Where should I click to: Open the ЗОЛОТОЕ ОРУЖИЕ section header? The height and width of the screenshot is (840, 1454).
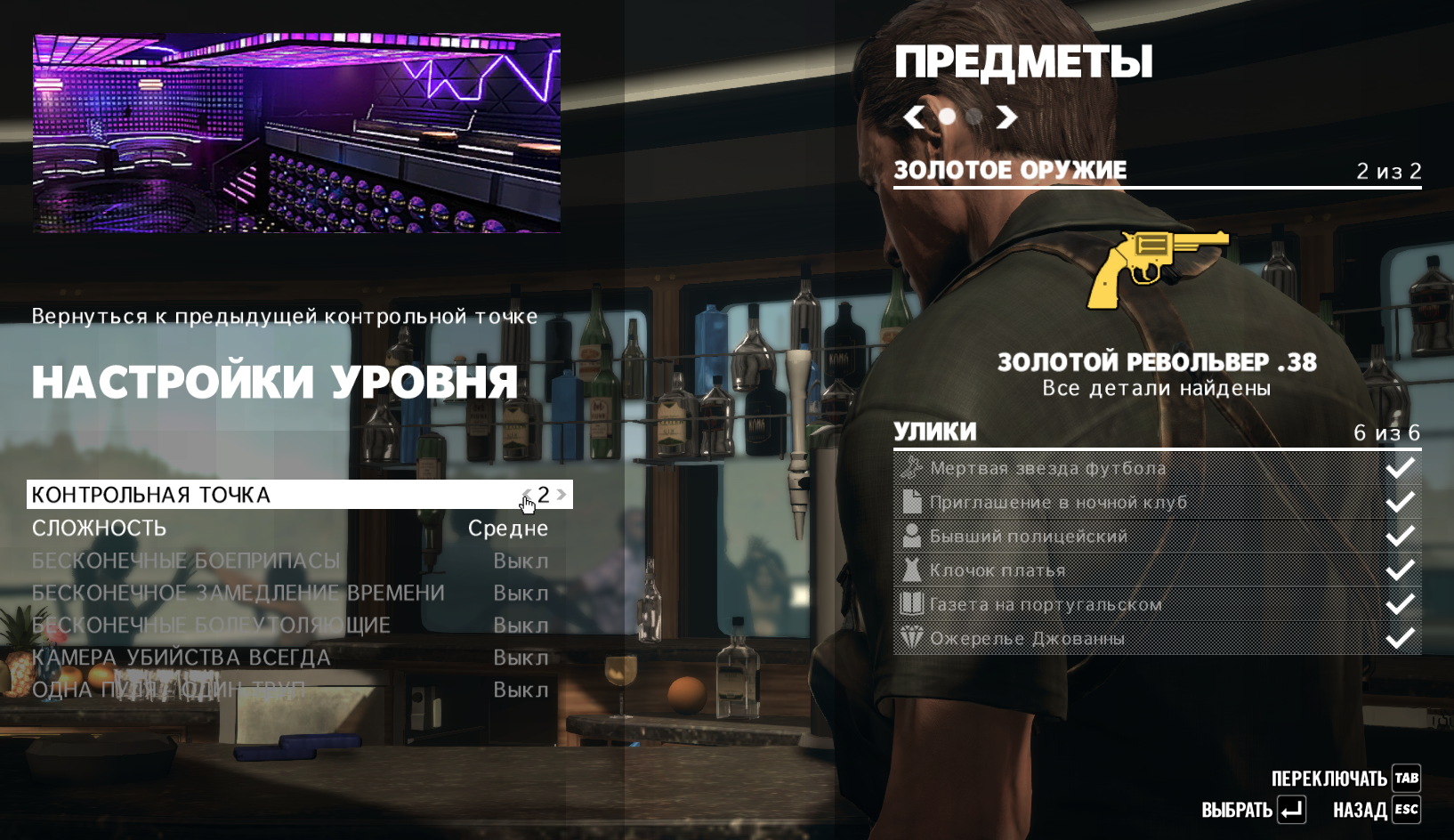pos(1010,169)
